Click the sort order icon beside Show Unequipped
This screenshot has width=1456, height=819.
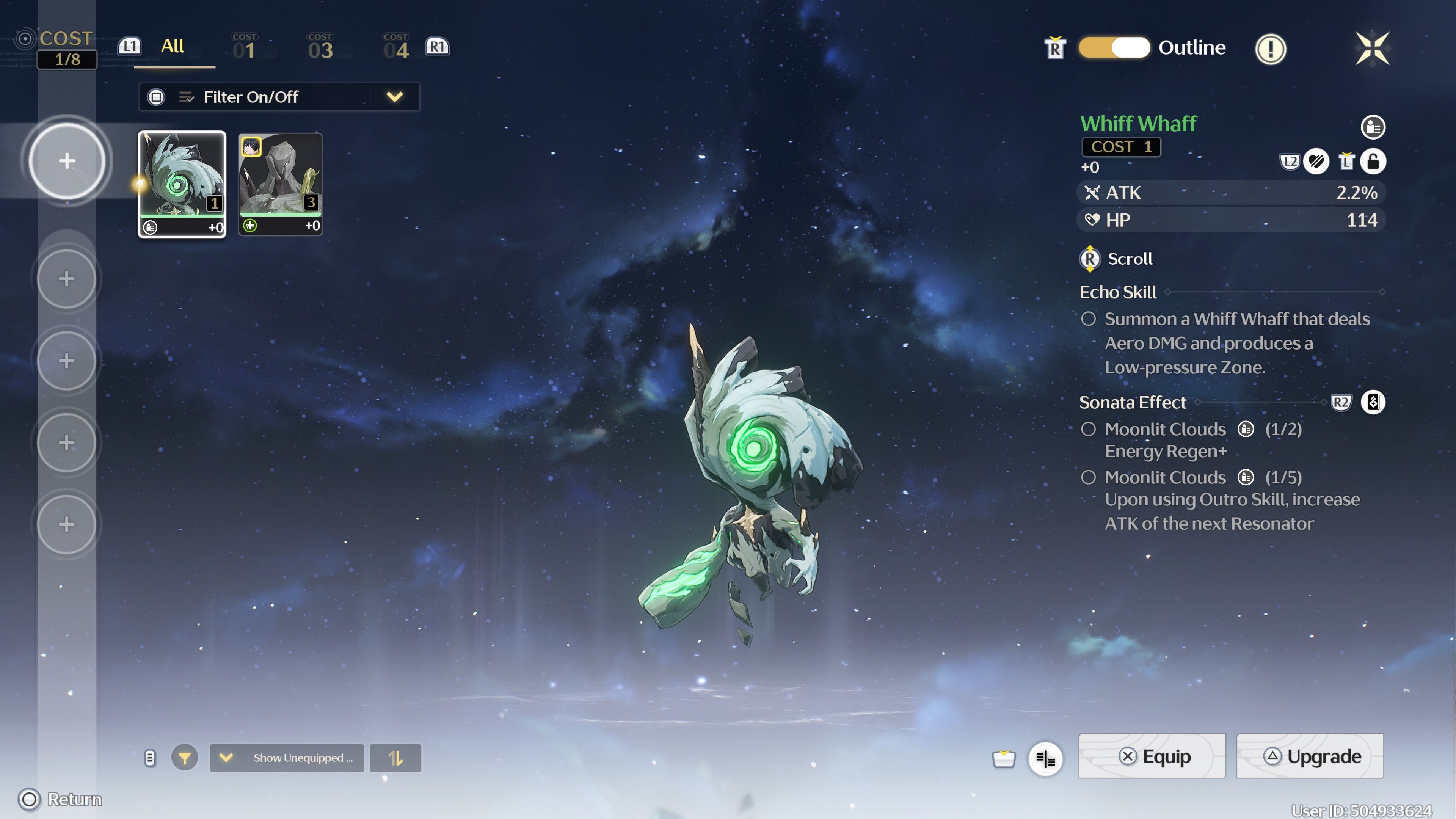pos(395,758)
